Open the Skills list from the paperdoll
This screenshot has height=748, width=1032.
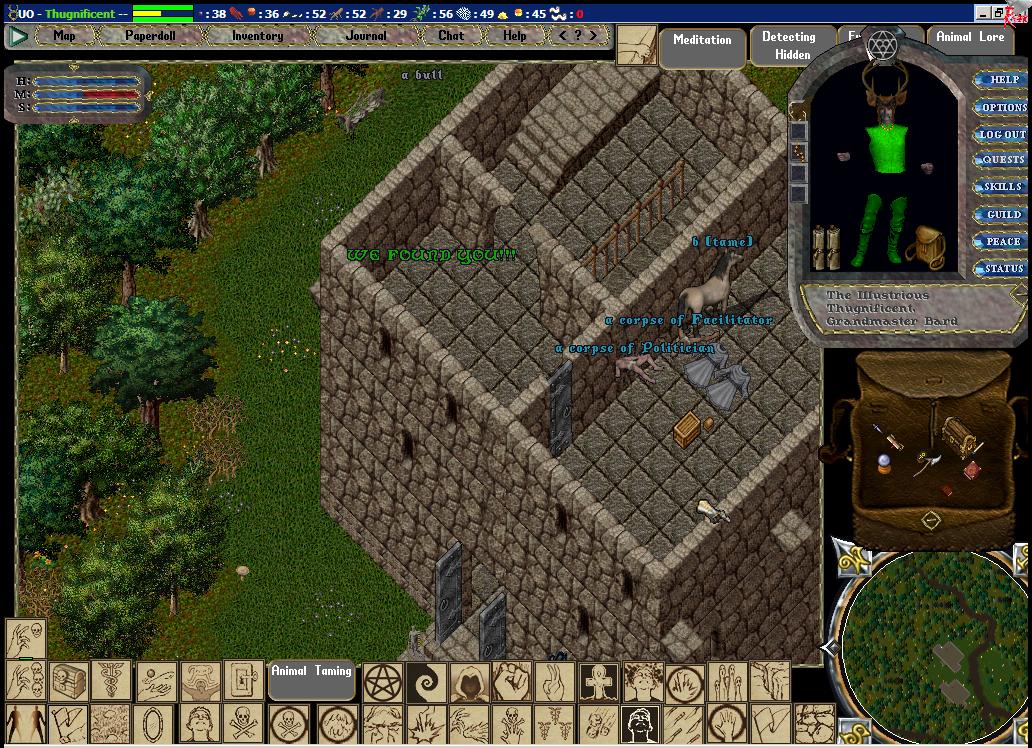tap(1002, 187)
